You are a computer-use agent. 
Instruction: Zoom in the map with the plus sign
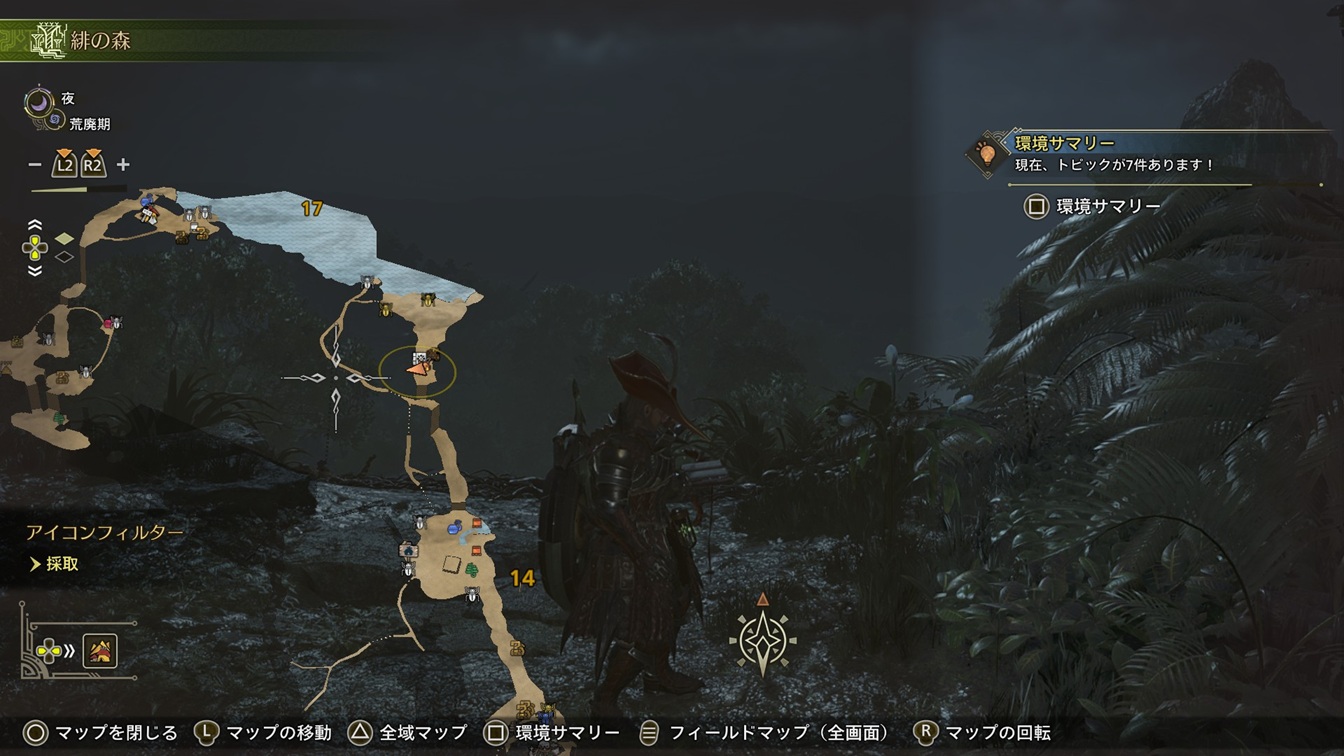pyautogui.click(x=123, y=165)
